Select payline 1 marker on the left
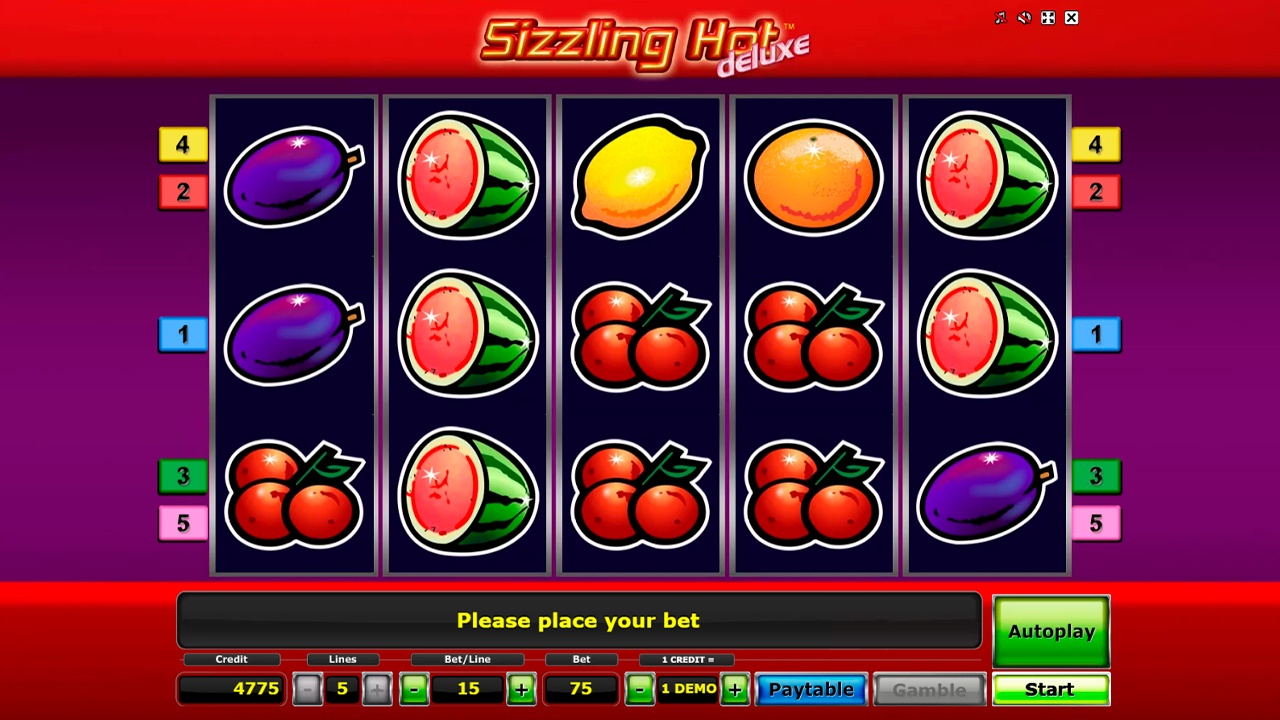 182,334
